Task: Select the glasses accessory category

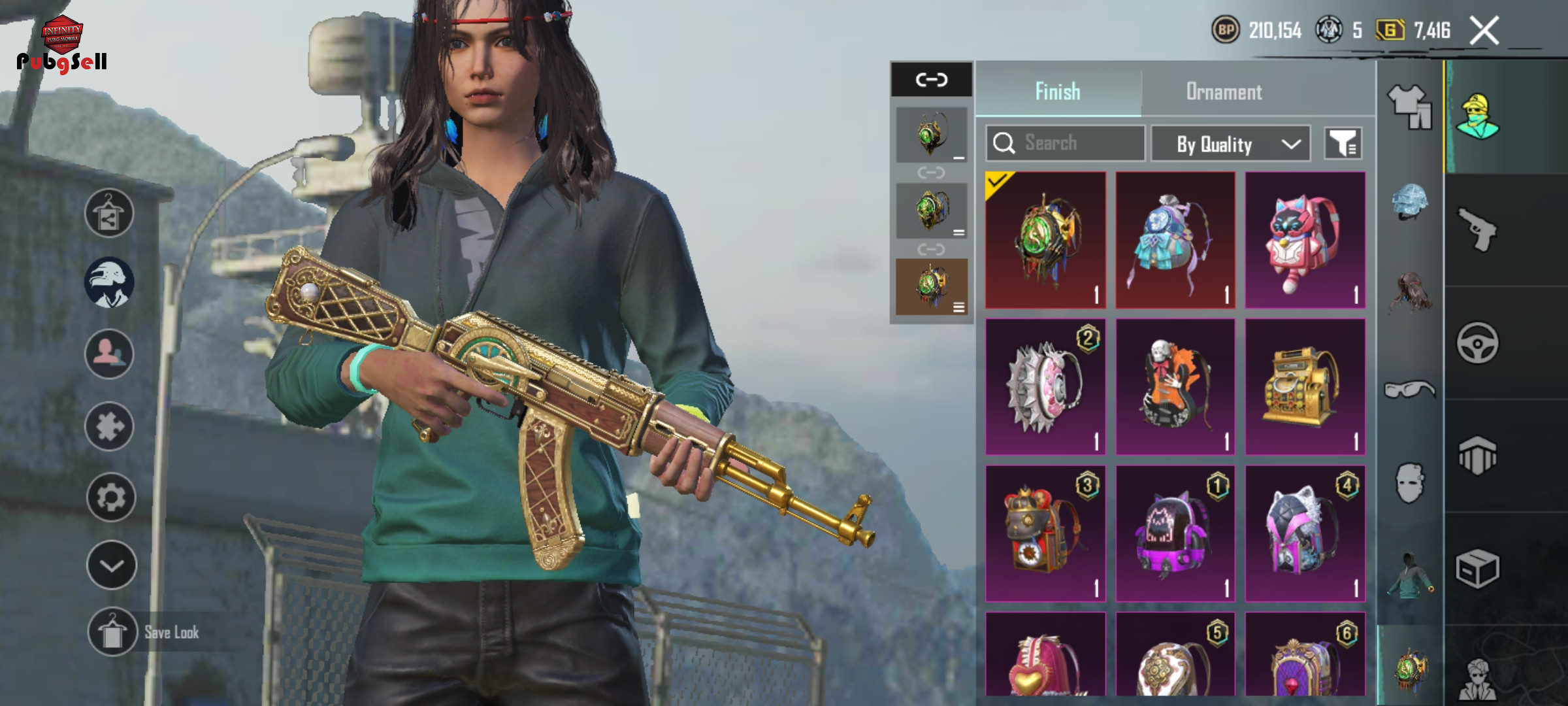Action: click(x=1409, y=390)
